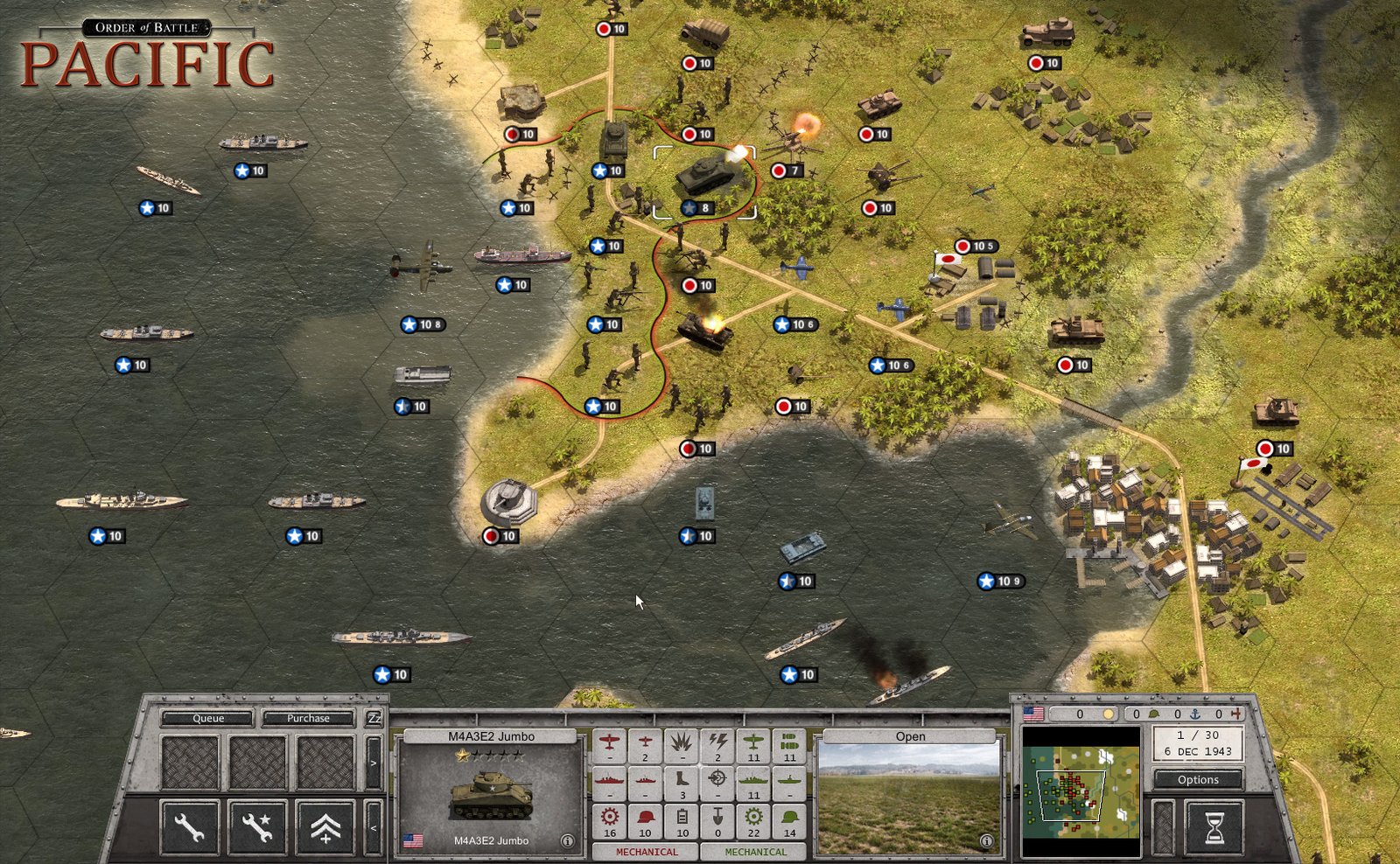Open the Purchase menu
The height and width of the screenshot is (864, 1400).
[x=308, y=719]
